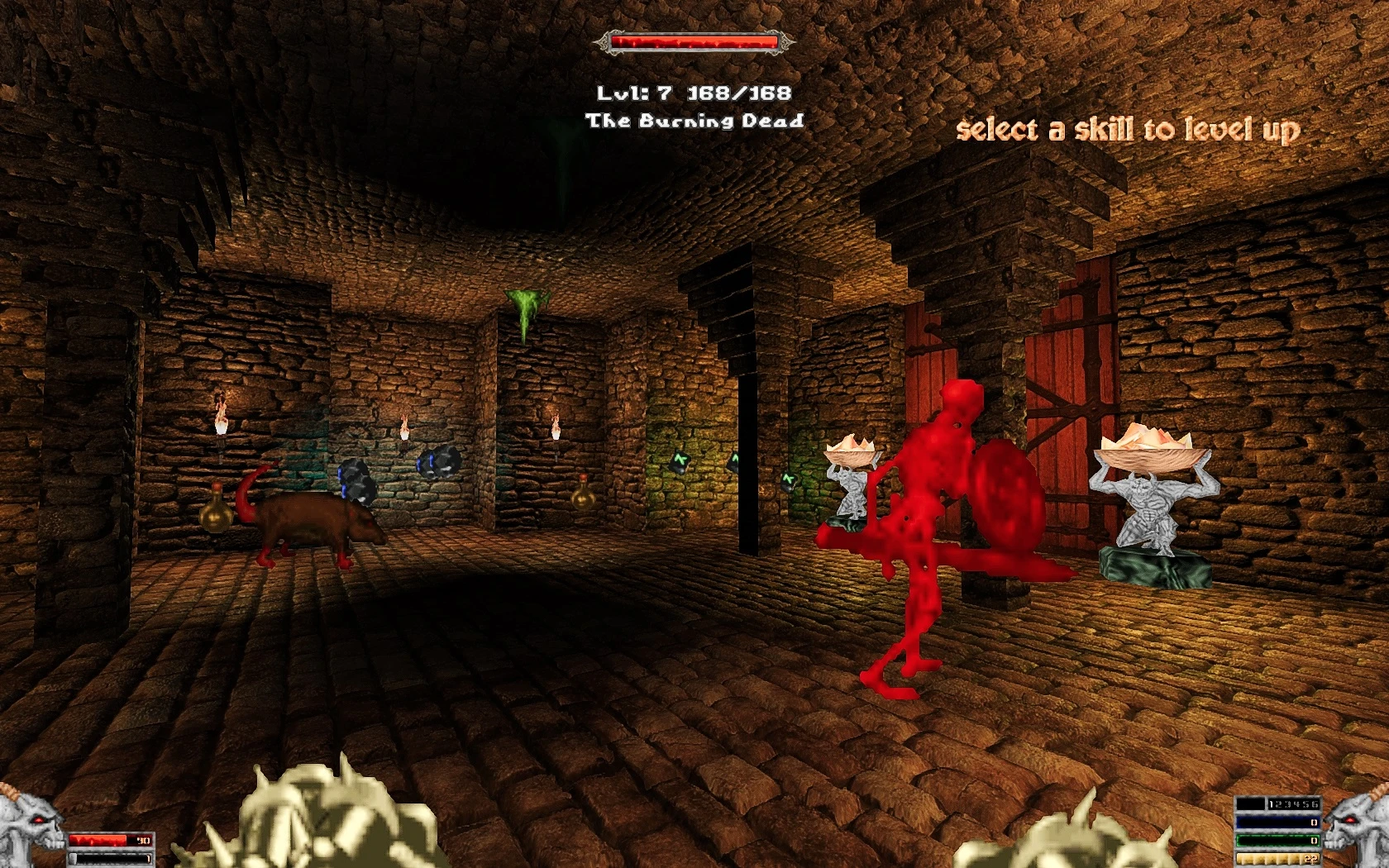Screen dimensions: 1389x868
Task: Toggle the green stamina bar bottom-right
Action: (x=1278, y=840)
